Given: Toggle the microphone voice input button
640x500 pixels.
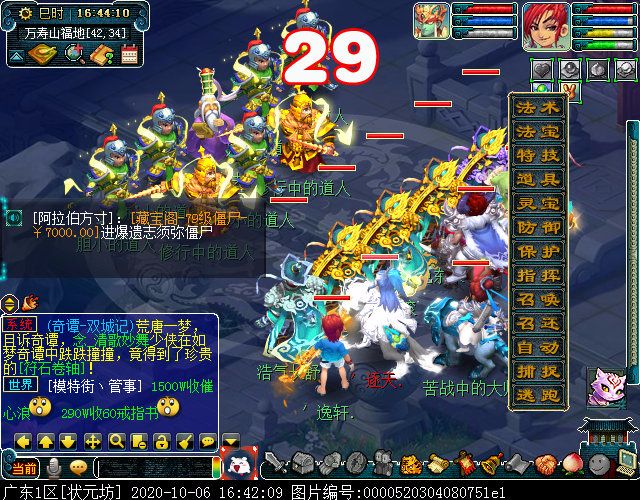Looking at the screenshot, I should pyautogui.click(x=55, y=467).
